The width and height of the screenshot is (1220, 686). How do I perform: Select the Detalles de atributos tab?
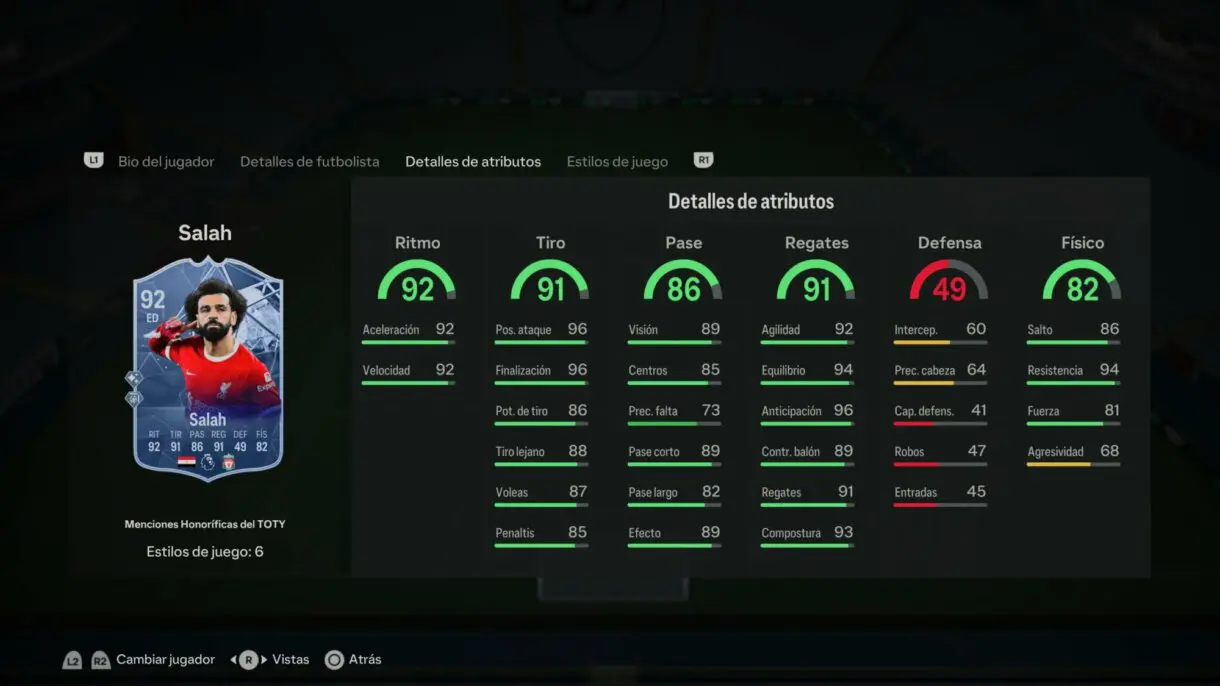tap(473, 161)
